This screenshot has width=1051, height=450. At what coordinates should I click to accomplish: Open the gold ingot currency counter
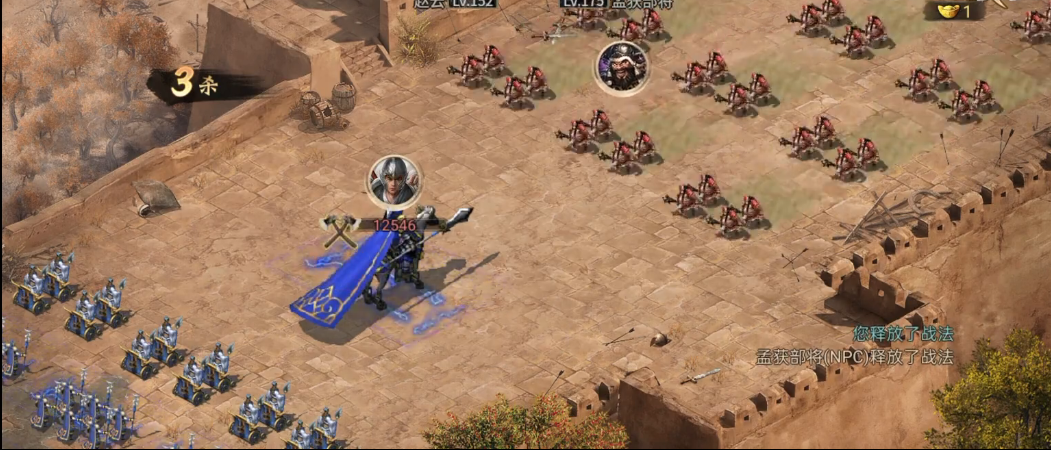(x=956, y=11)
